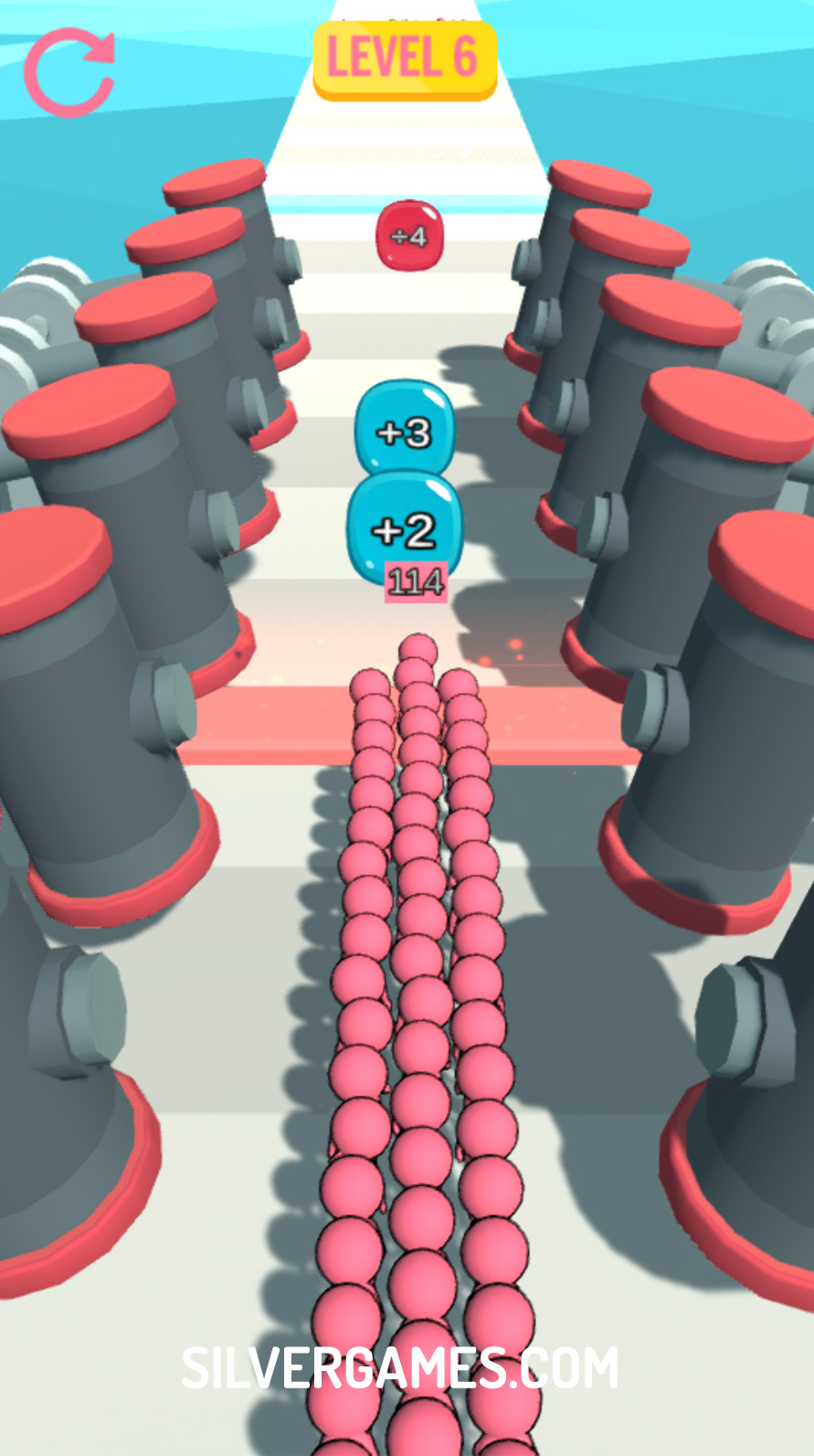The height and width of the screenshot is (1456, 814).
Task: Restart the level with the circular arrow
Action: point(69,72)
